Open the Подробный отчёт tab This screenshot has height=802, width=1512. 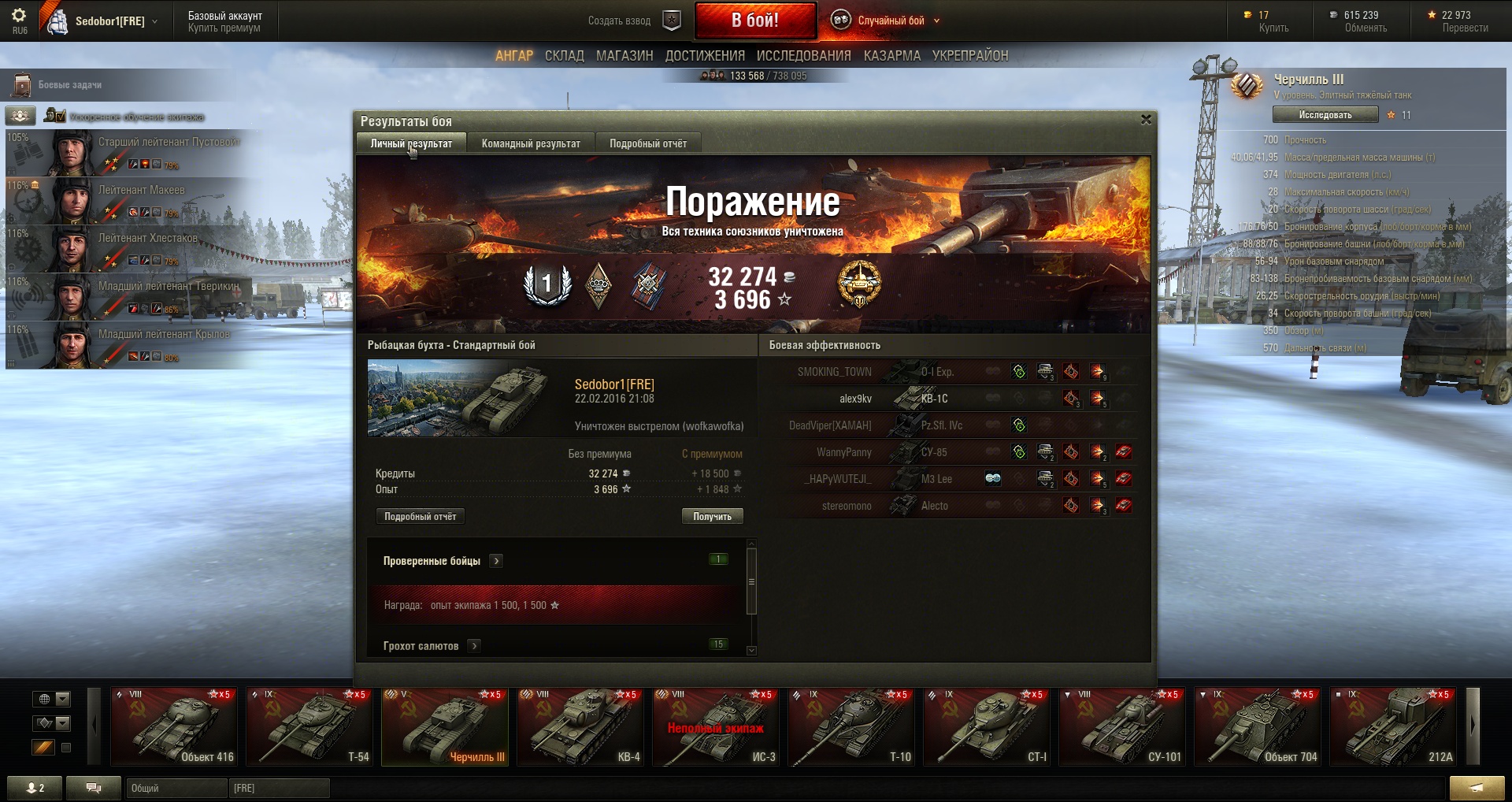point(647,143)
